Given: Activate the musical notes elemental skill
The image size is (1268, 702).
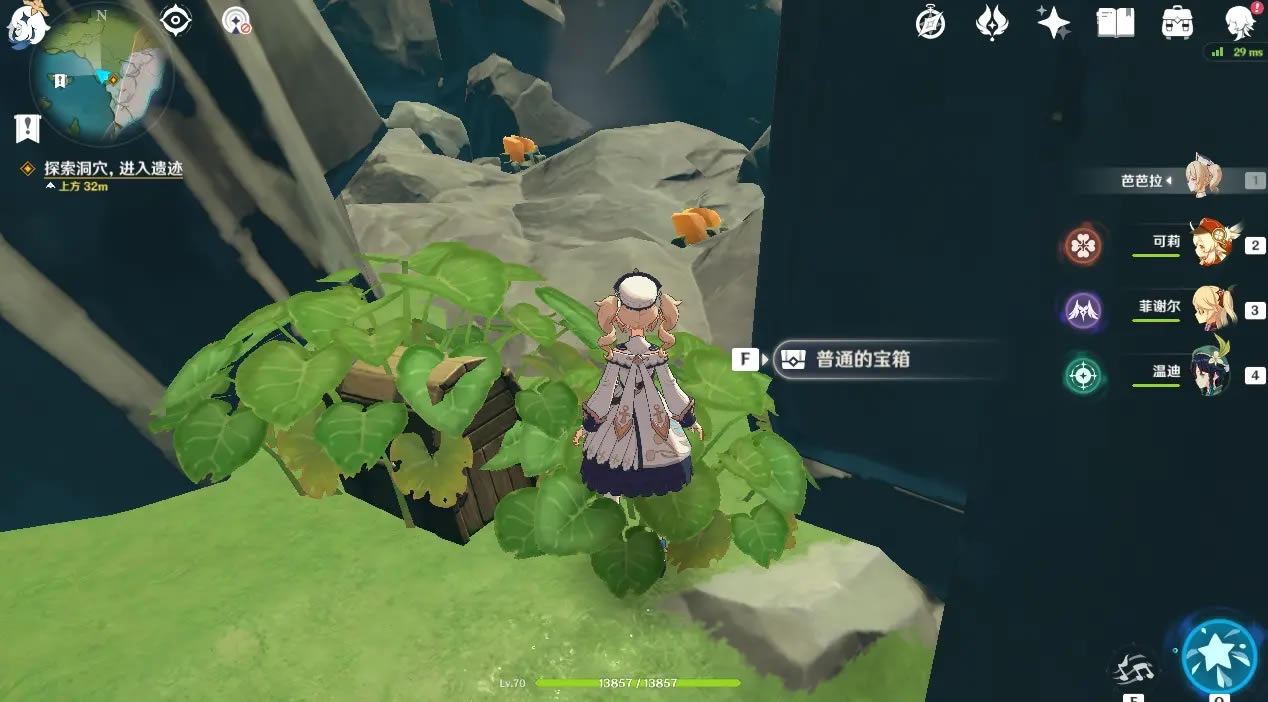Looking at the screenshot, I should (x=1134, y=668).
